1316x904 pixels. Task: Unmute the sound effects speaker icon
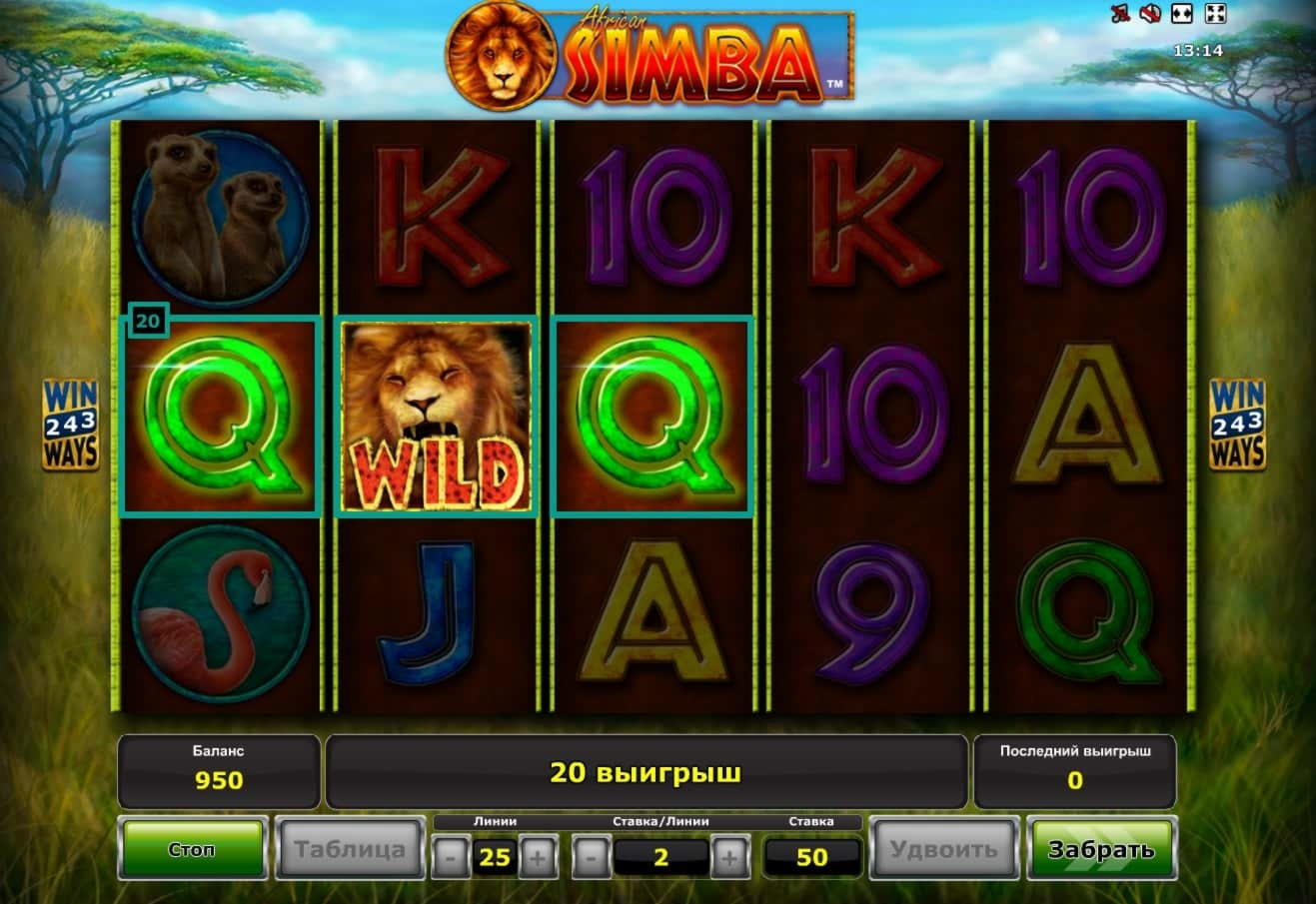(1149, 13)
